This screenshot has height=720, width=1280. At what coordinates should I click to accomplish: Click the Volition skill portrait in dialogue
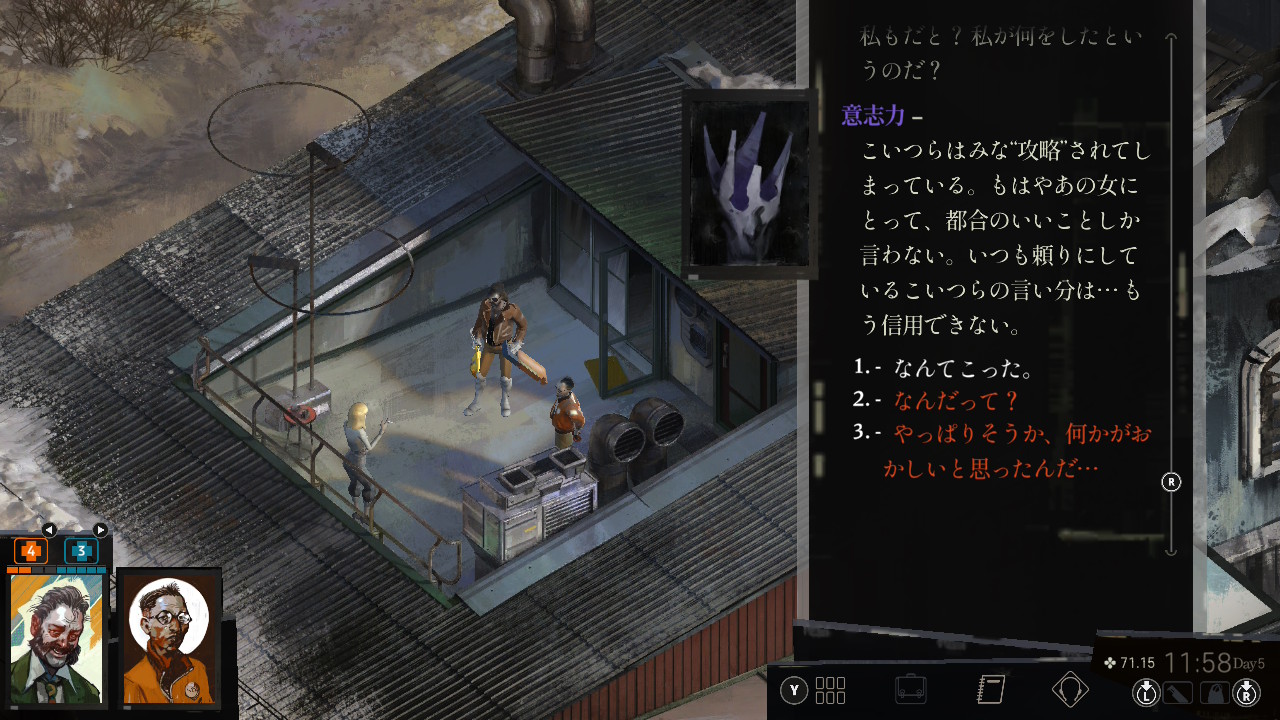point(749,184)
